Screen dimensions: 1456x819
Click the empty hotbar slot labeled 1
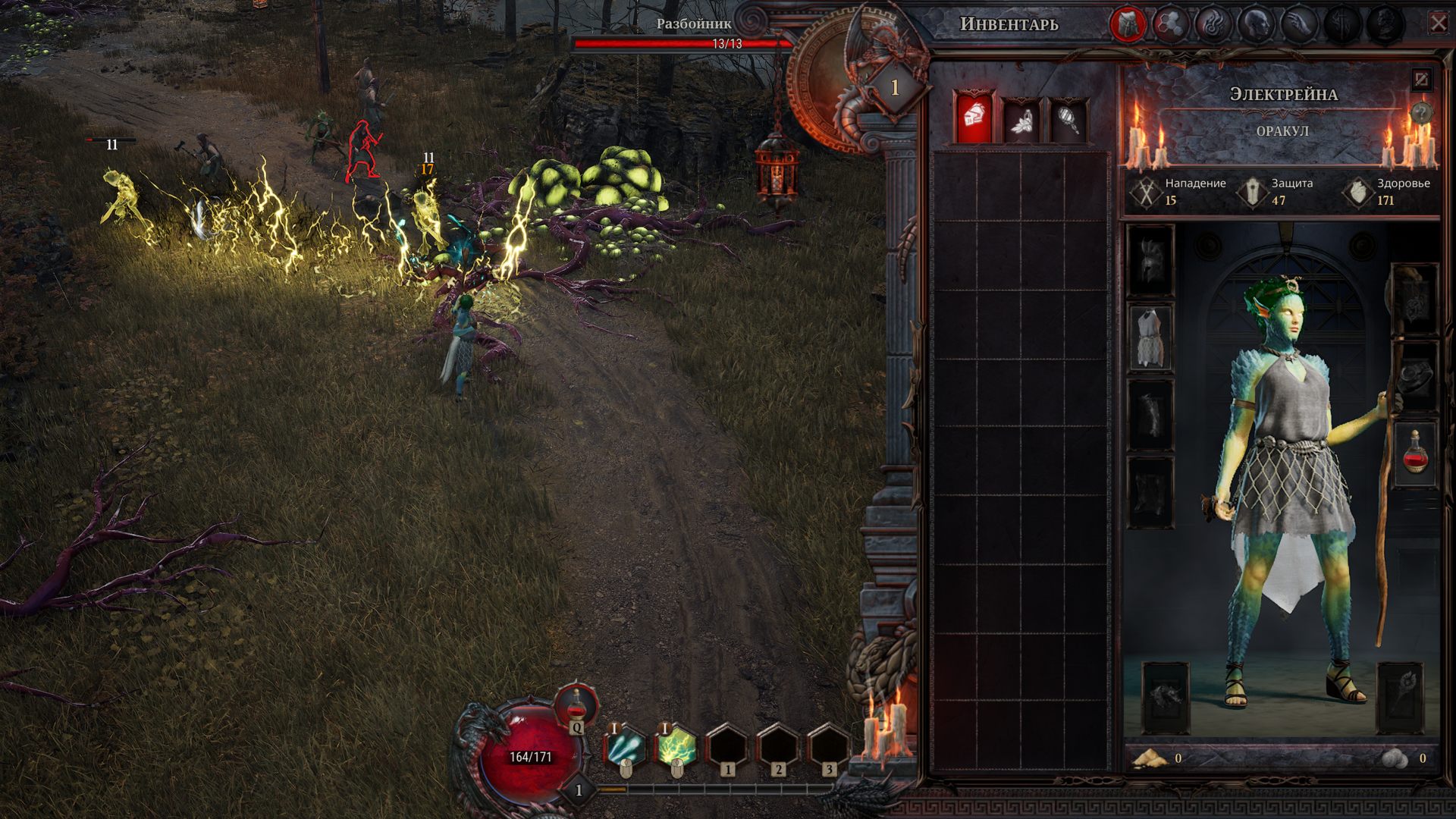(x=726, y=746)
